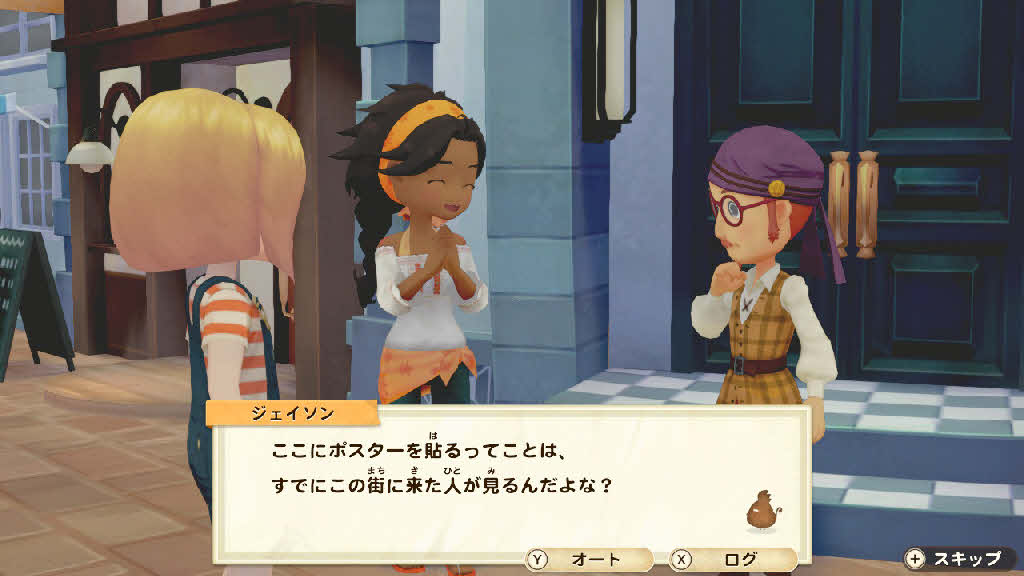Viewport: 1024px width, 576px height.
Task: Skip the cutscene with スキップ
Action: 955,558
